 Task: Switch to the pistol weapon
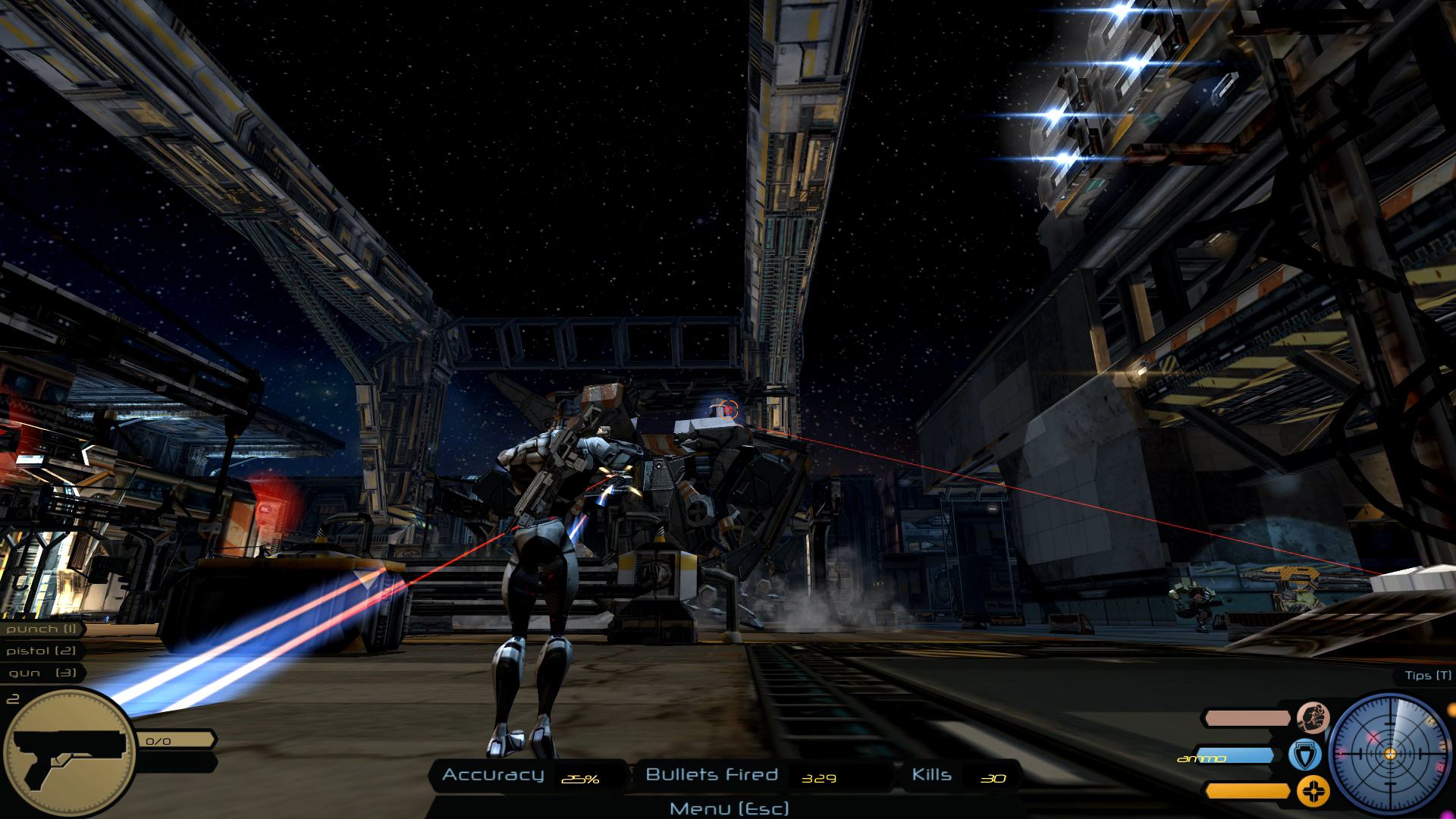tap(41, 651)
